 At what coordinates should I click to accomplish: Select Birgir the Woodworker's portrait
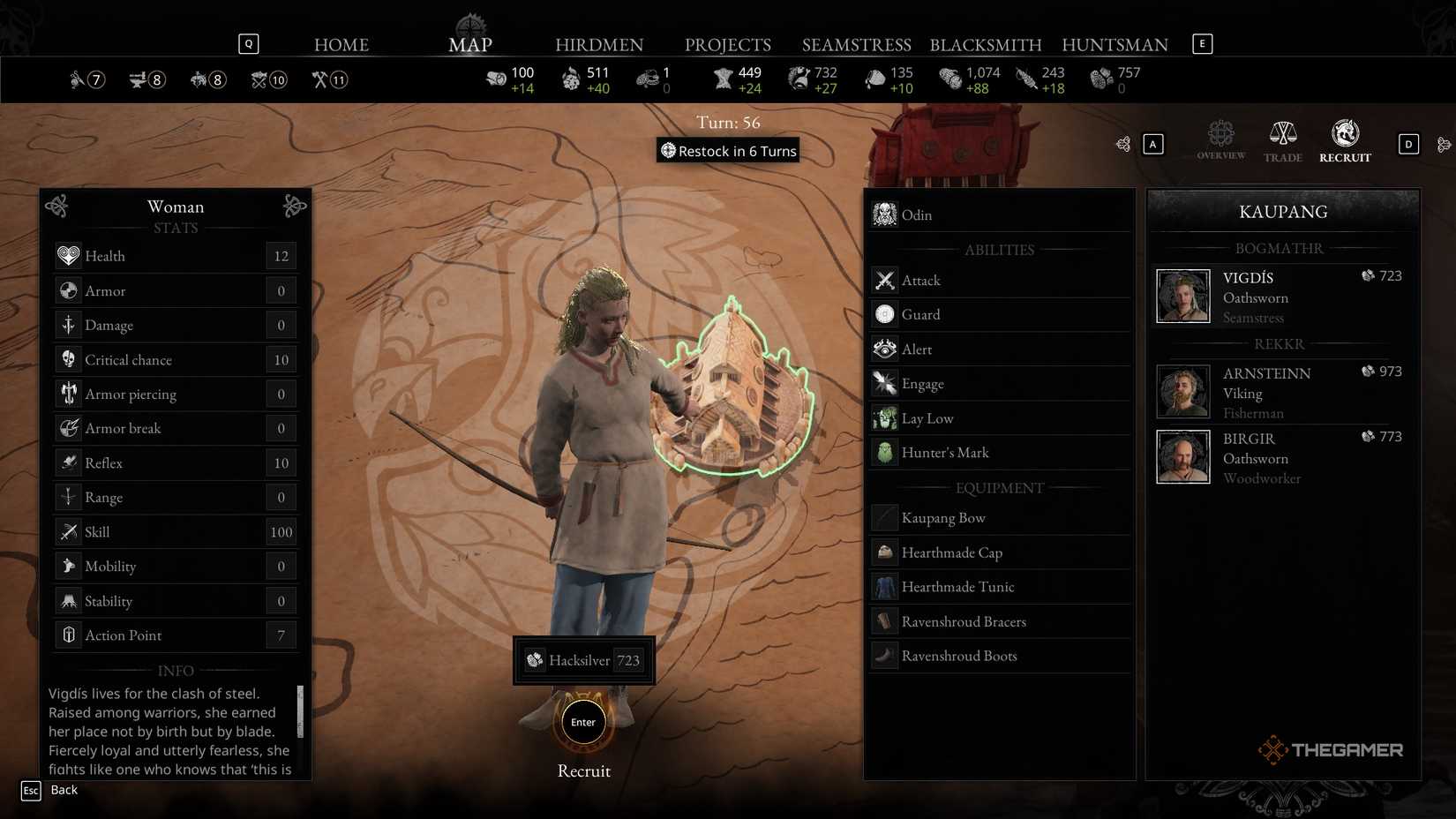[1182, 456]
